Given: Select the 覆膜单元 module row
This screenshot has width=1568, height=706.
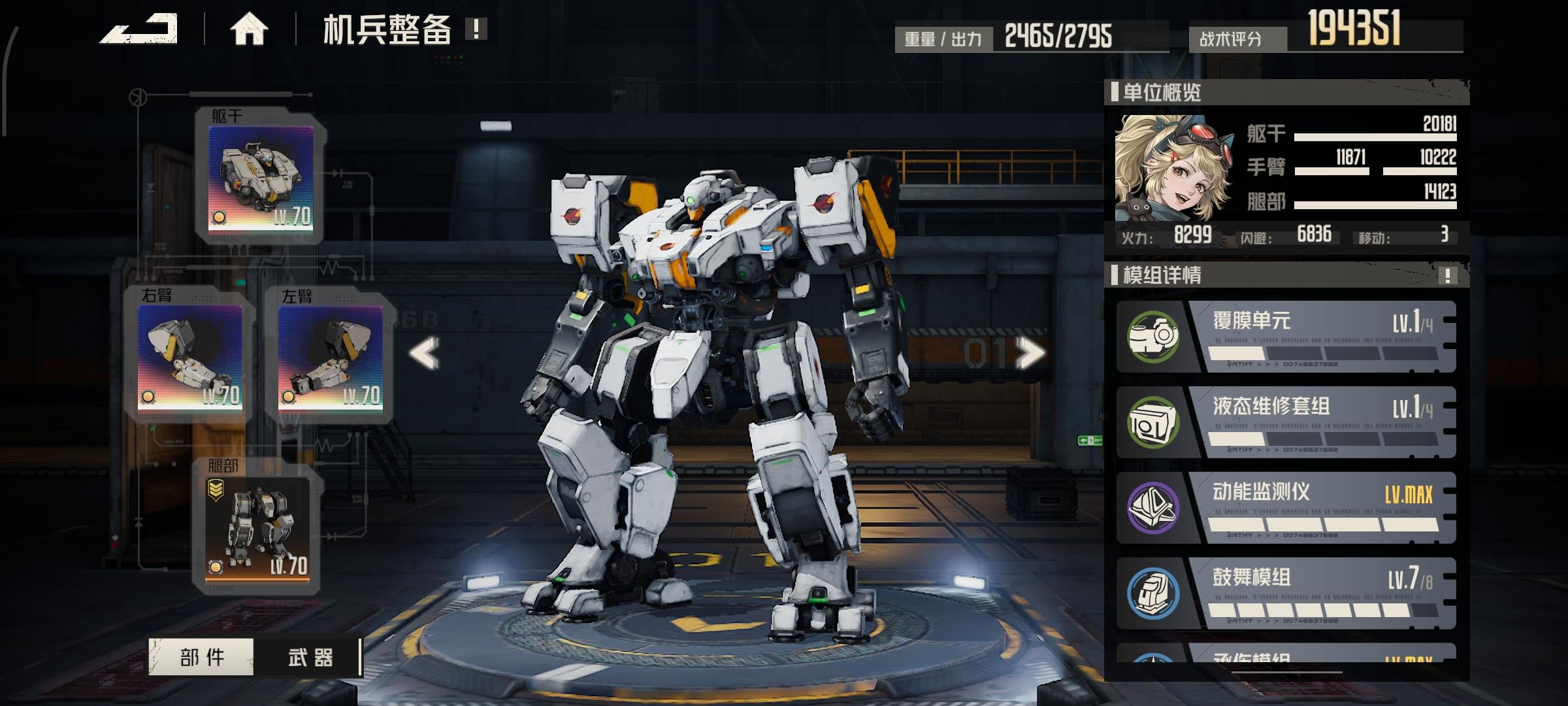Looking at the screenshot, I should pyautogui.click(x=1286, y=337).
